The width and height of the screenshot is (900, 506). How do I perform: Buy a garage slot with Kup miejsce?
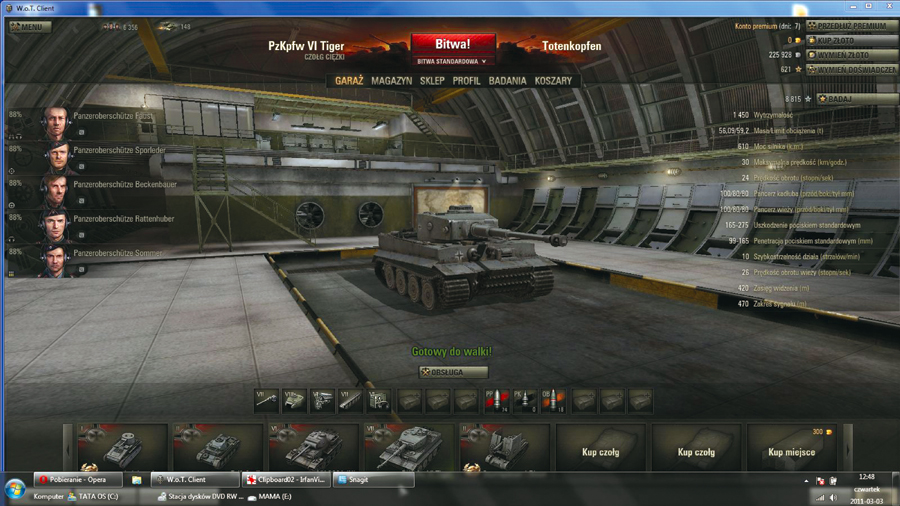click(x=791, y=452)
